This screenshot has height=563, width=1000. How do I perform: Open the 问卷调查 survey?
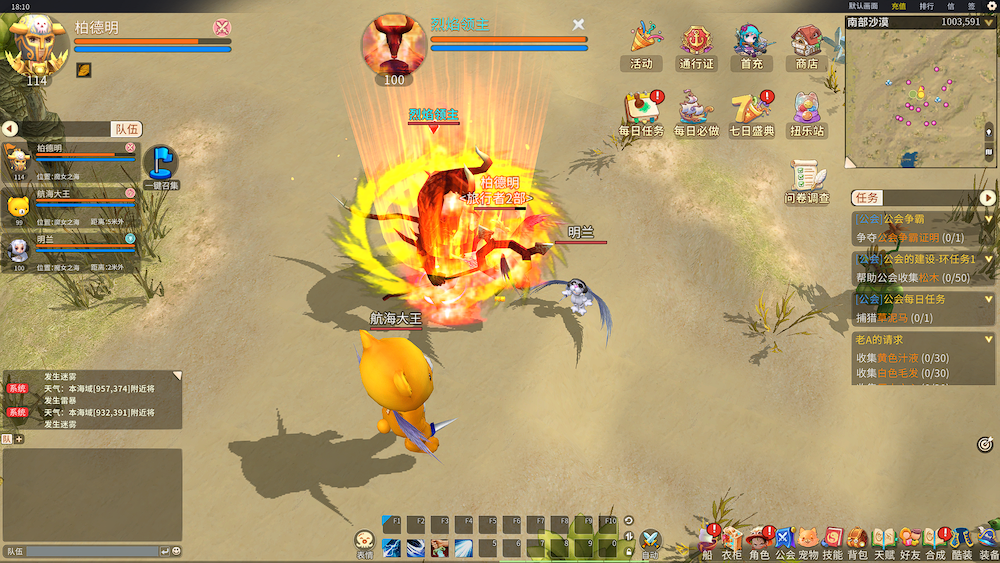pos(807,180)
